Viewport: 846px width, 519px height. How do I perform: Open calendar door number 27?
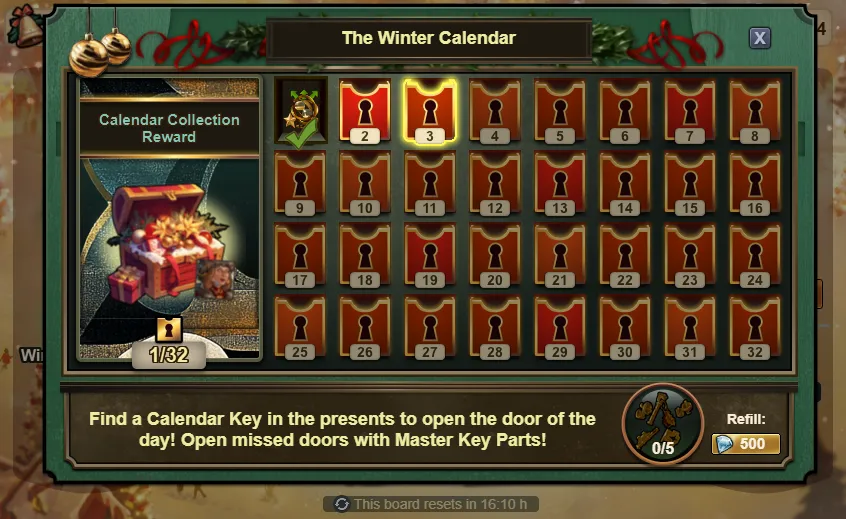point(430,326)
